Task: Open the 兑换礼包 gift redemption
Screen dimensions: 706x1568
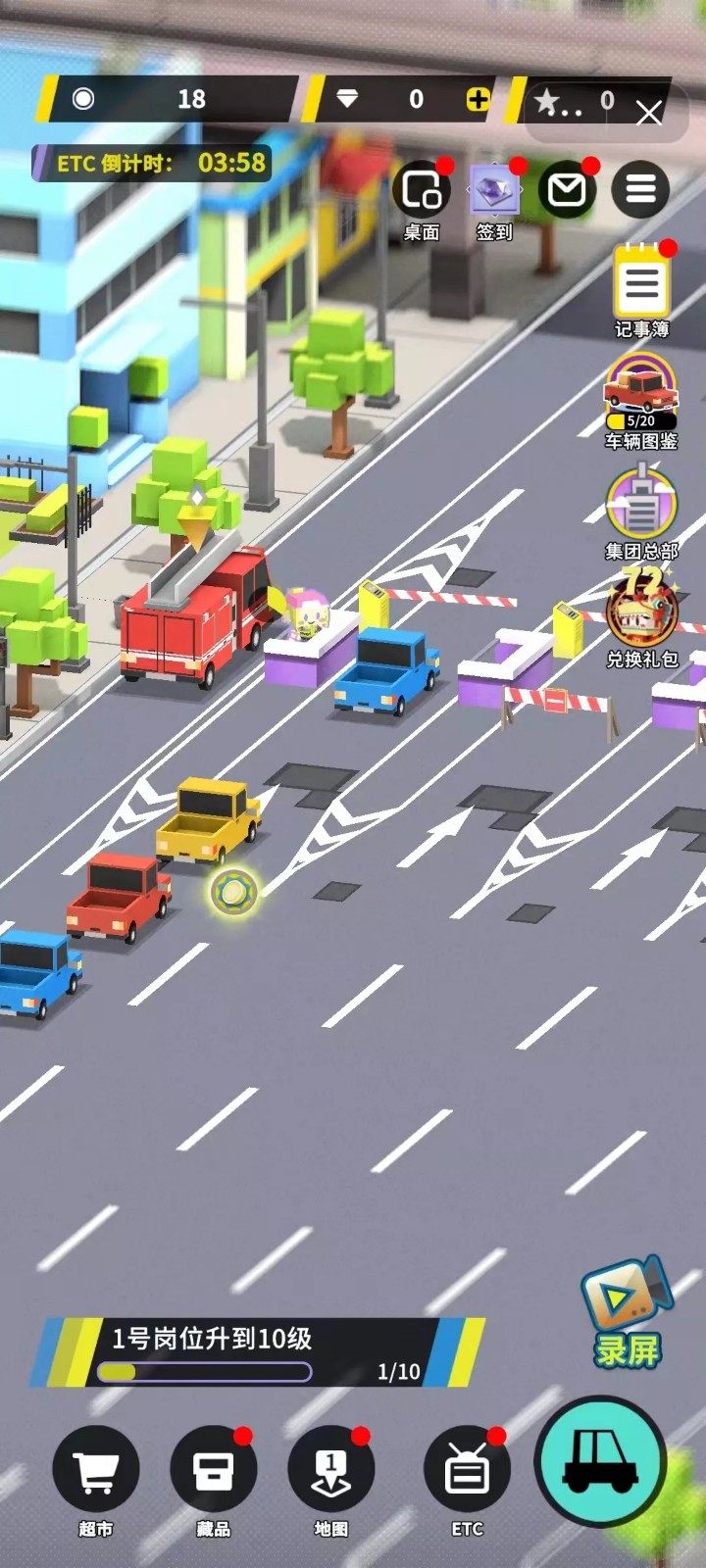Action: tap(641, 612)
